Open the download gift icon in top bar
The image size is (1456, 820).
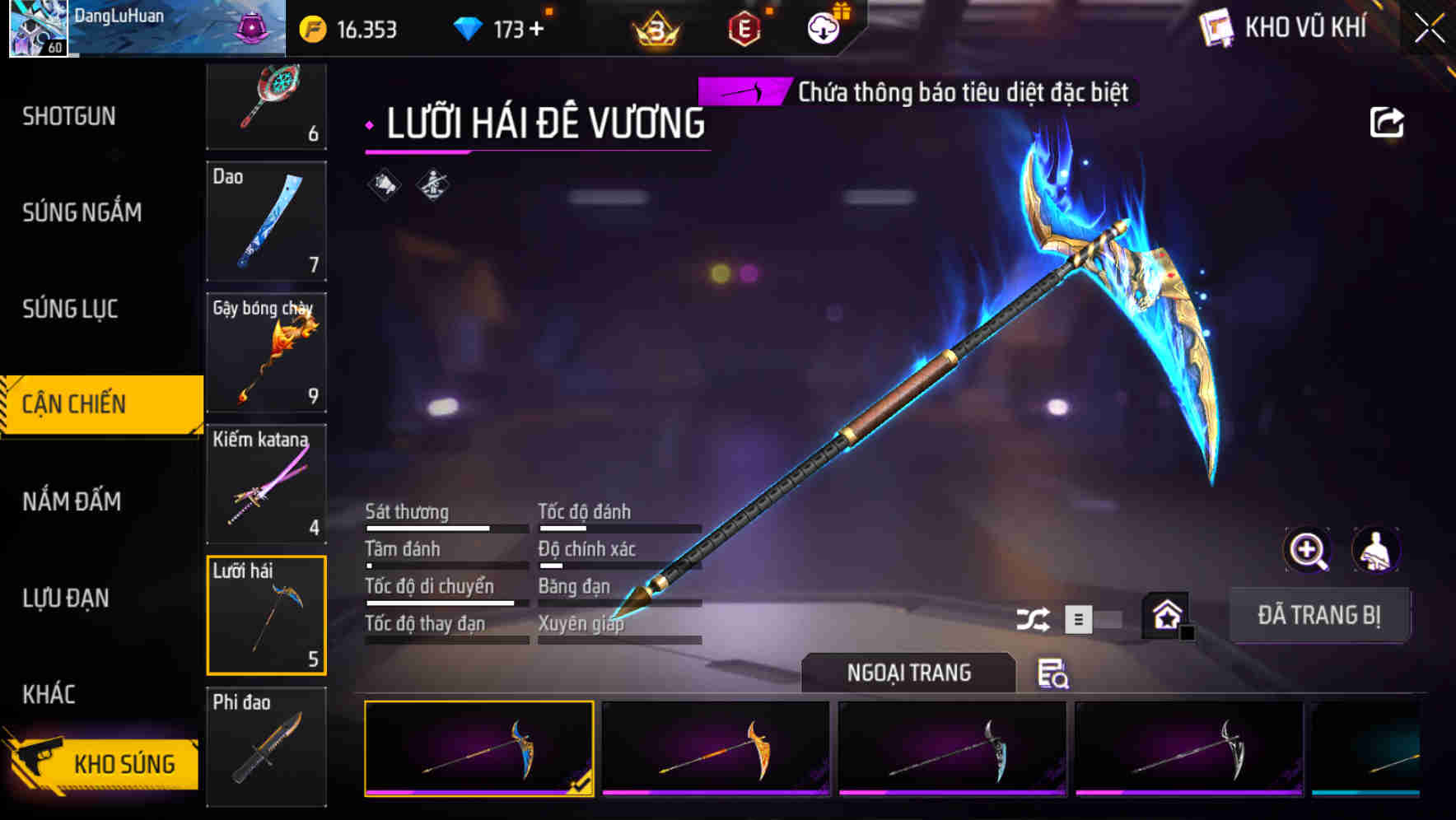[824, 27]
